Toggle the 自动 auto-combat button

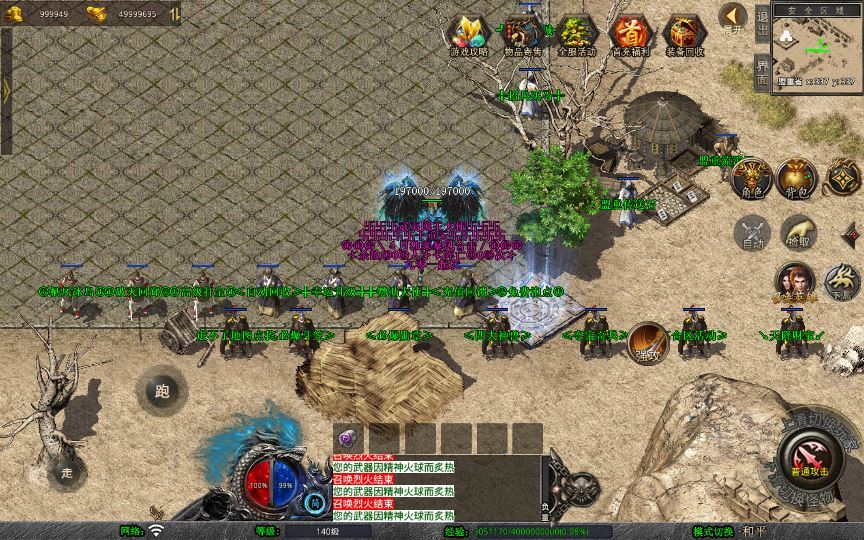tap(750, 233)
